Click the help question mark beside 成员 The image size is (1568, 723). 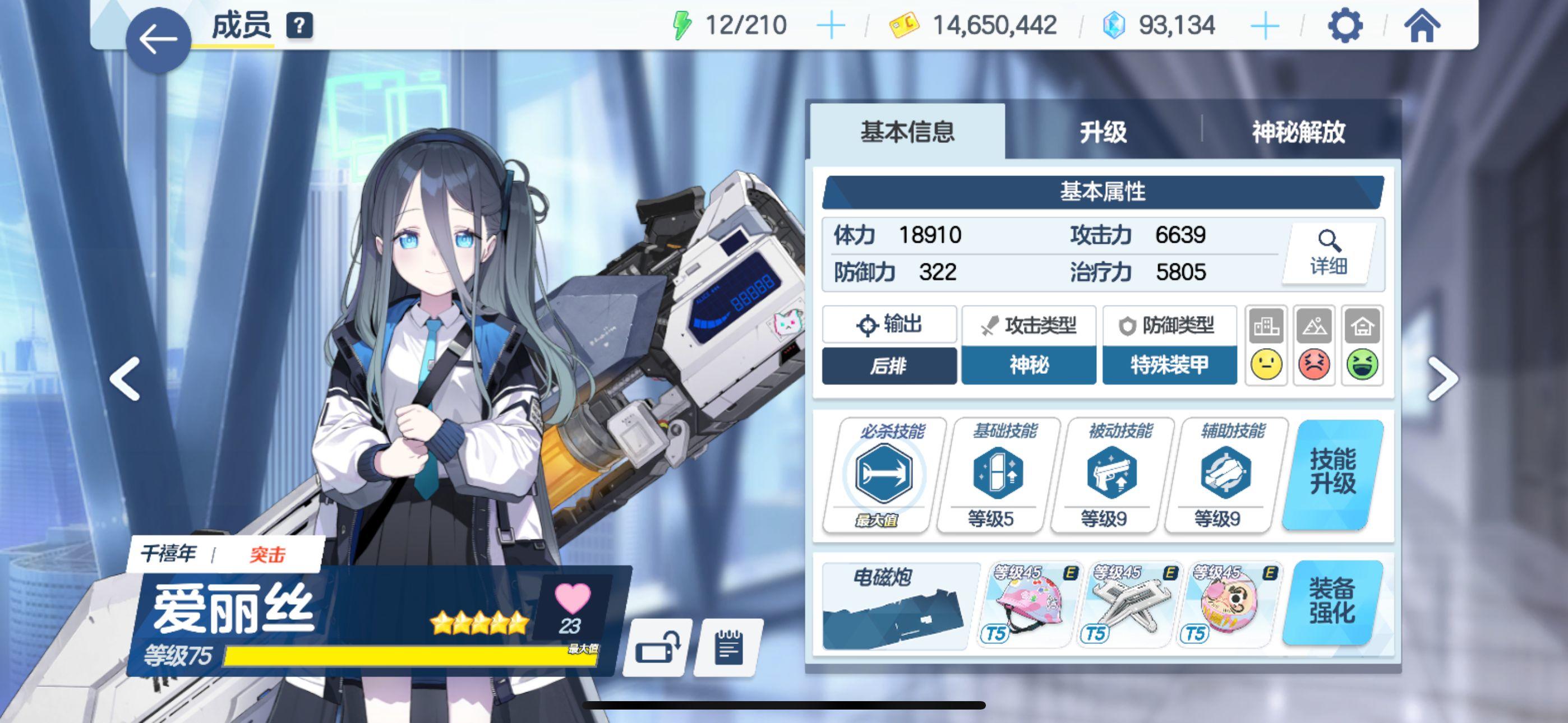coord(300,26)
